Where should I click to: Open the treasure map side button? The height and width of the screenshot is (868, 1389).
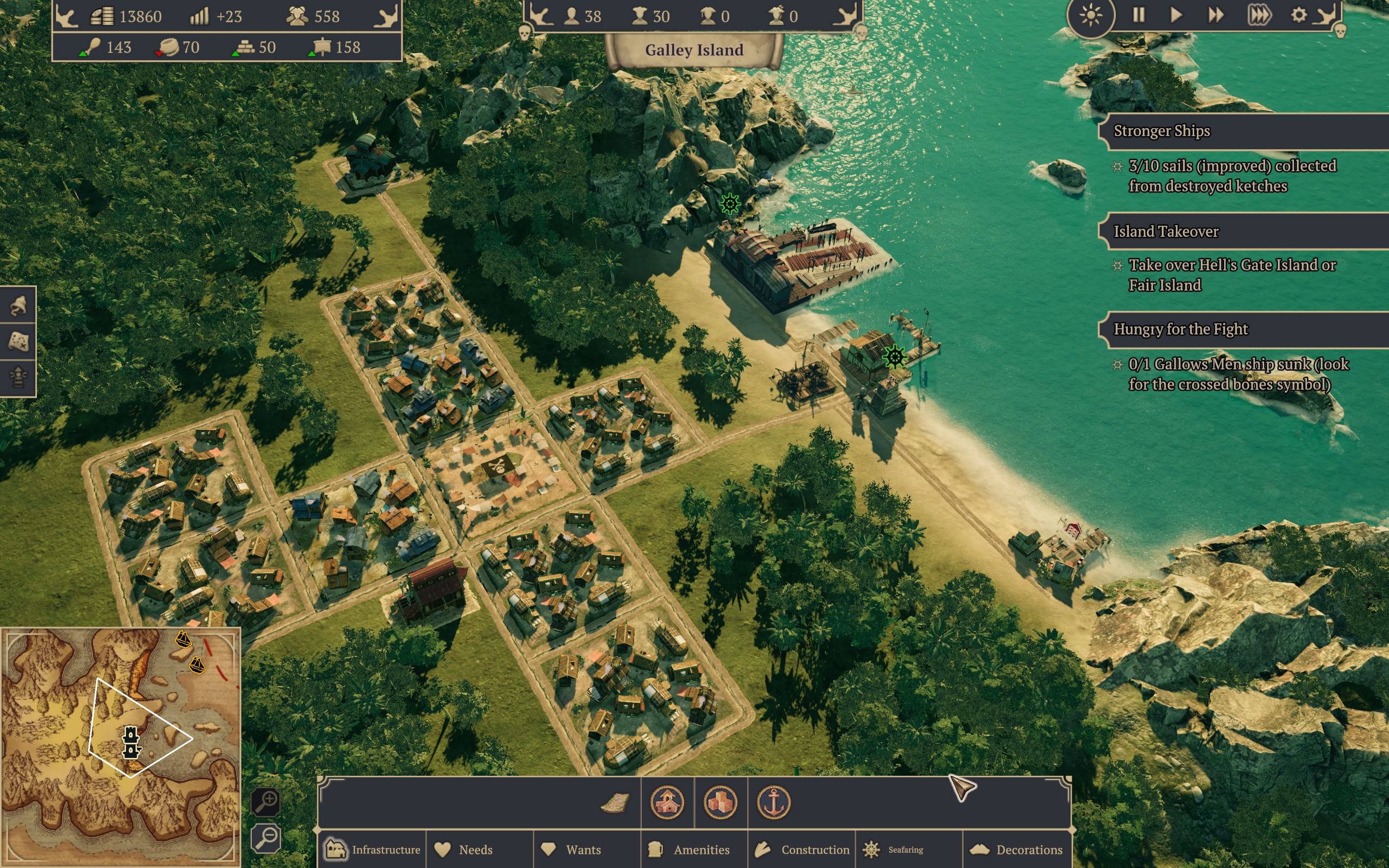click(18, 342)
